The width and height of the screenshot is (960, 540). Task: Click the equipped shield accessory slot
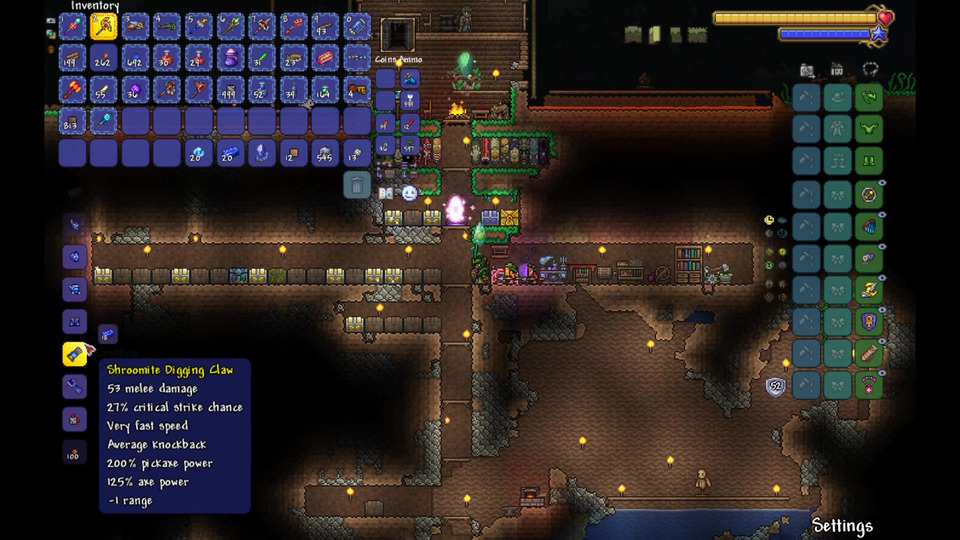click(x=869, y=322)
